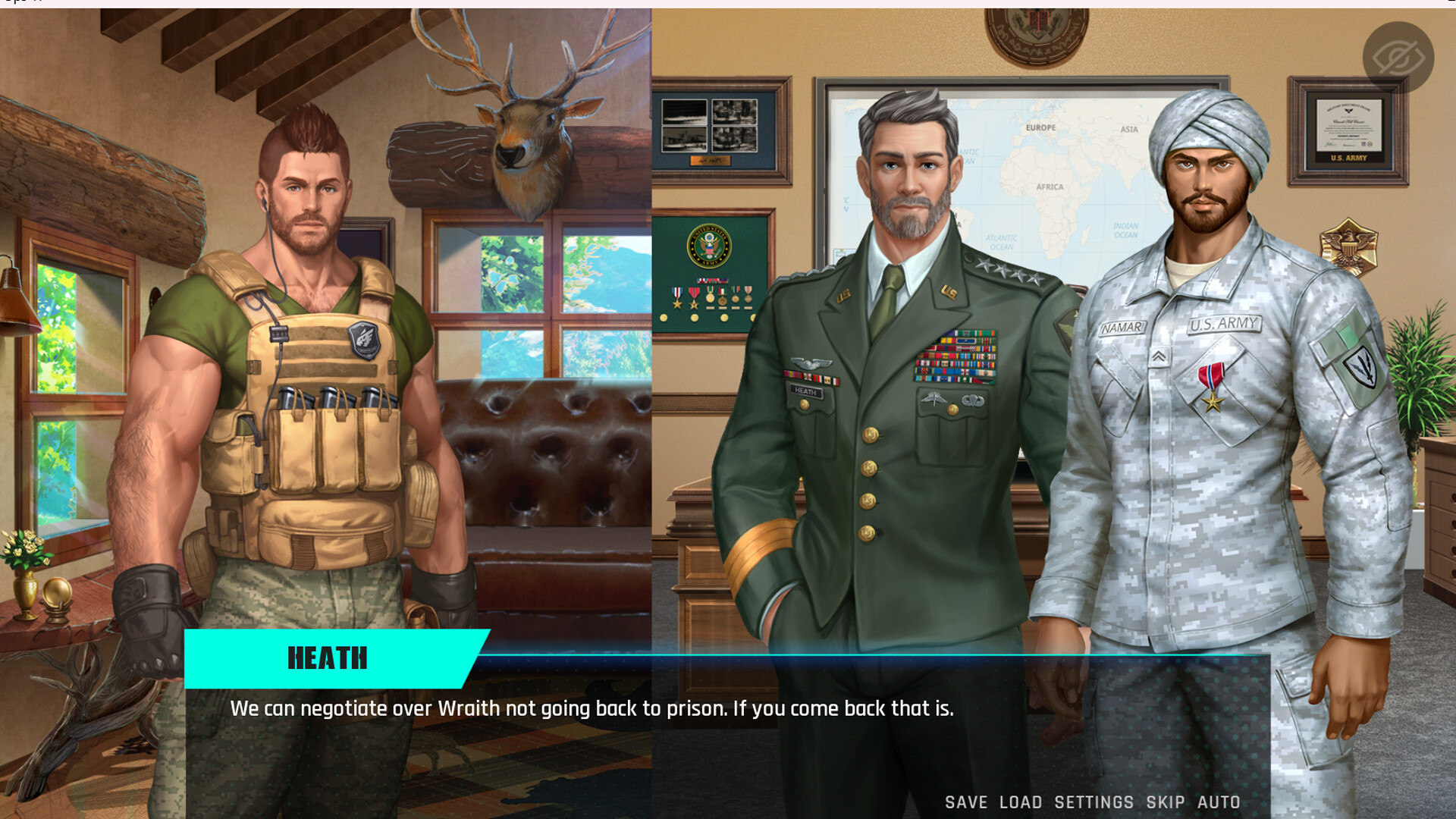Open the LOAD screen
Viewport: 1456px width, 819px height.
click(1021, 802)
